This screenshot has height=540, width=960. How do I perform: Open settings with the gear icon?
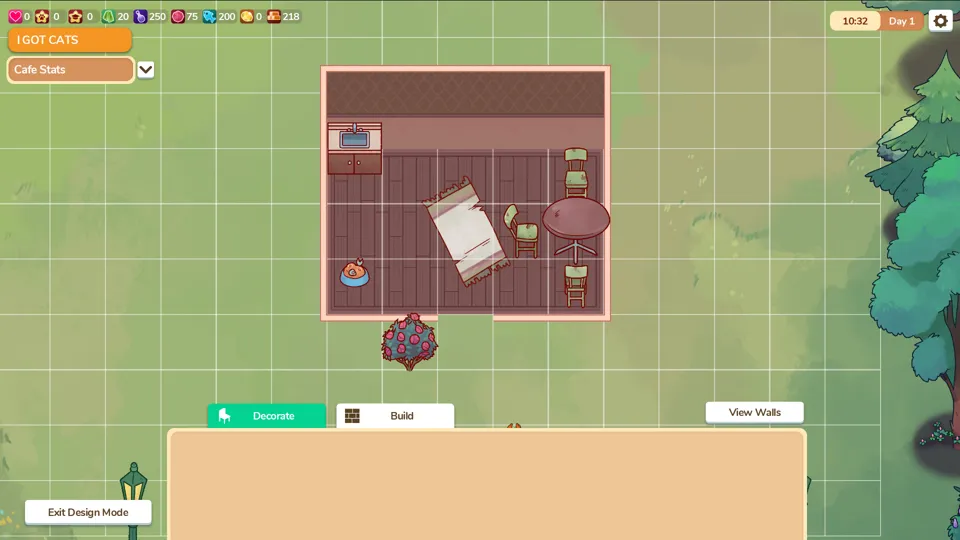point(940,21)
